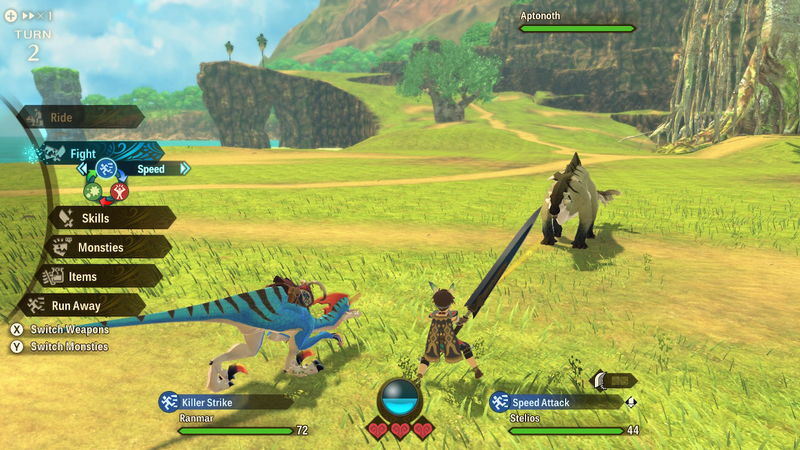Click the battle speed fast-forward indicator
Image resolution: width=800 pixels, height=450 pixels.
click(30, 17)
